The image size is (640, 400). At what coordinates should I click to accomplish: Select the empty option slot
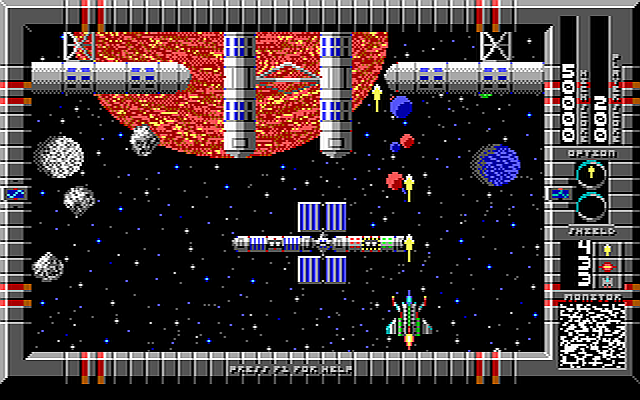(591, 207)
